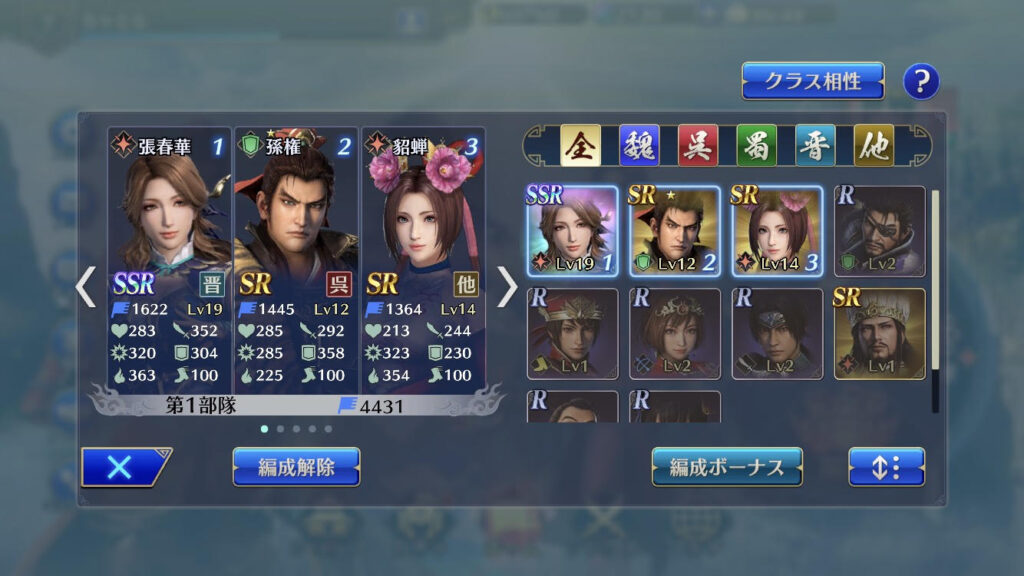Pick the eyepatch R officer thumbnail
The width and height of the screenshot is (1024, 576).
(x=879, y=231)
